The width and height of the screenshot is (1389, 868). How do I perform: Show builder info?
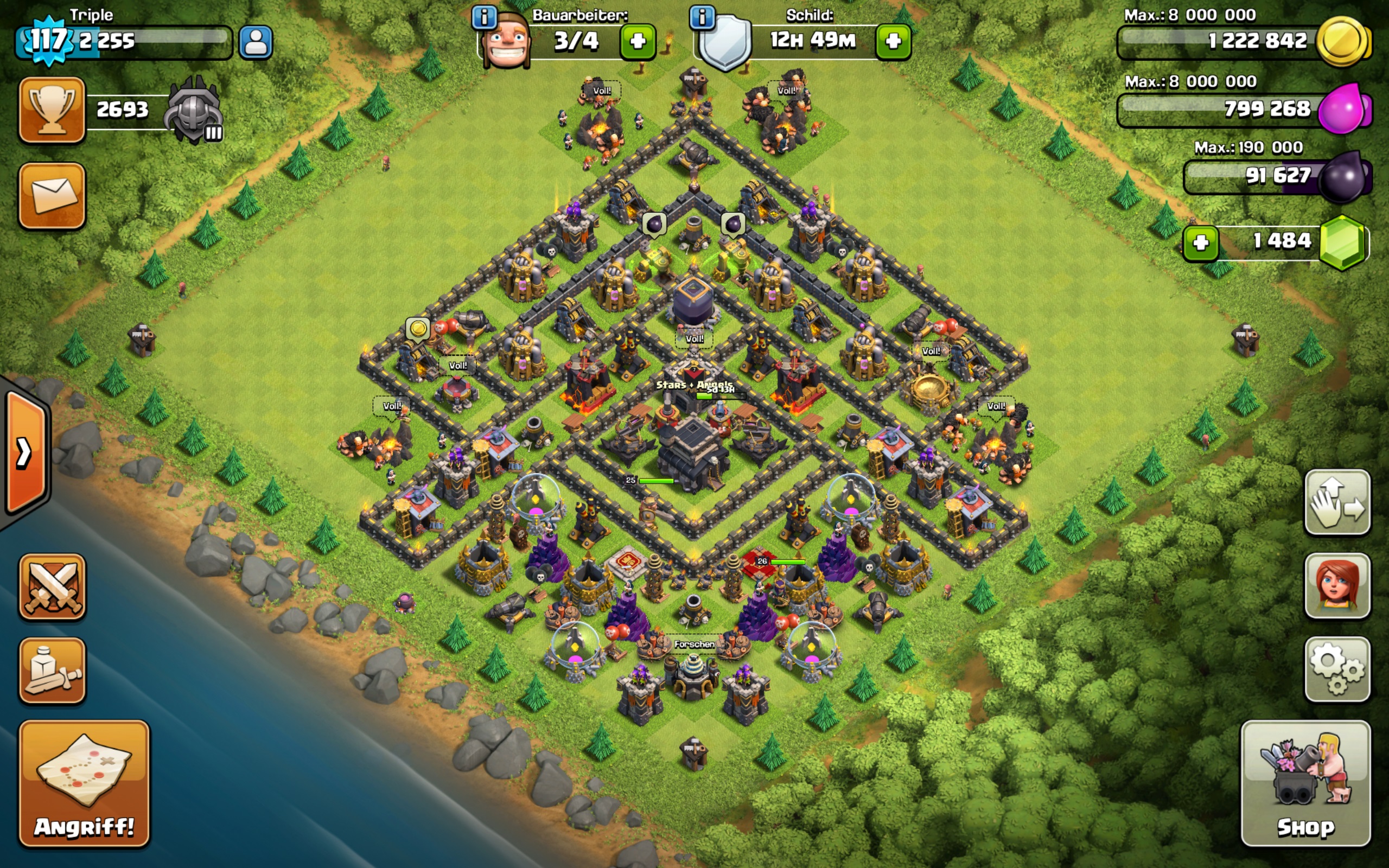tap(484, 18)
